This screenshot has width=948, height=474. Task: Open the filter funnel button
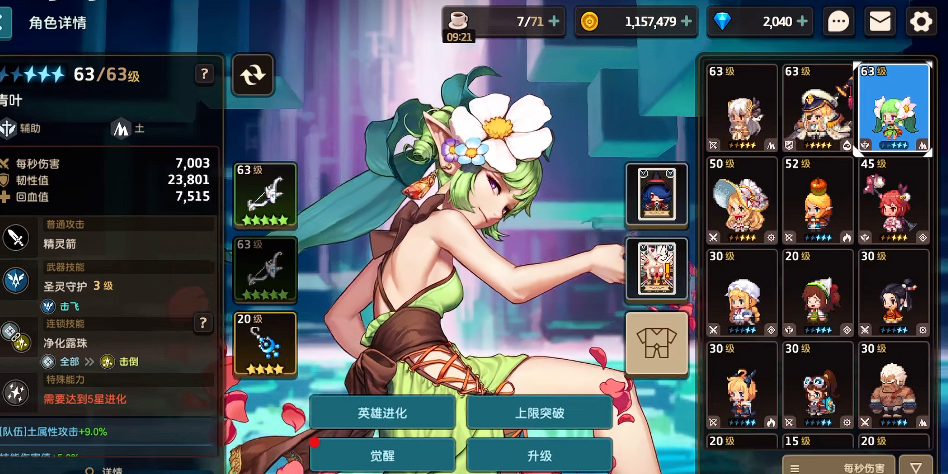[915, 466]
